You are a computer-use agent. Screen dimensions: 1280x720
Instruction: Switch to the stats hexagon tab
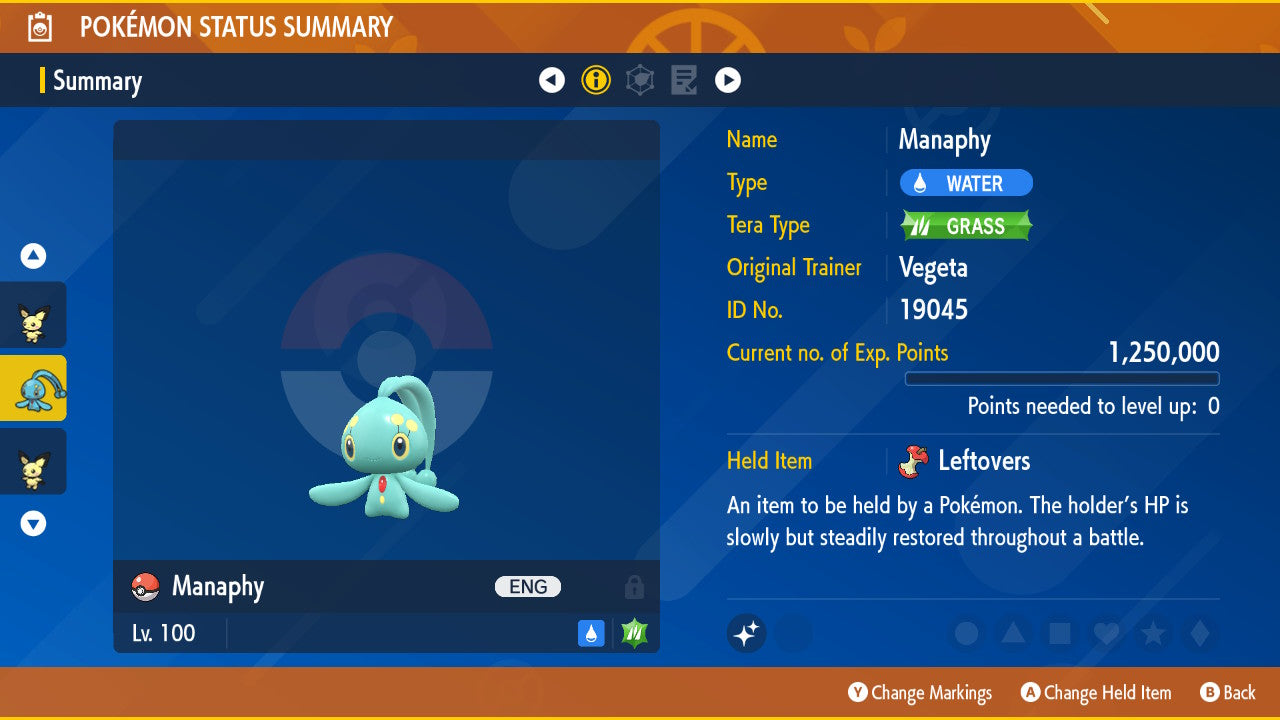click(x=640, y=80)
